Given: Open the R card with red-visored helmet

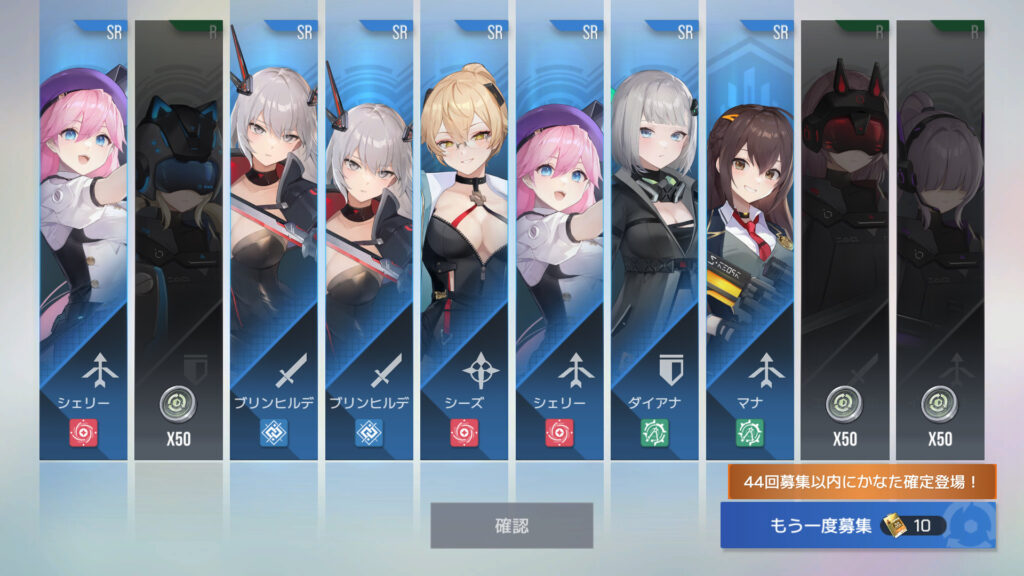Looking at the screenshot, I should (844, 240).
